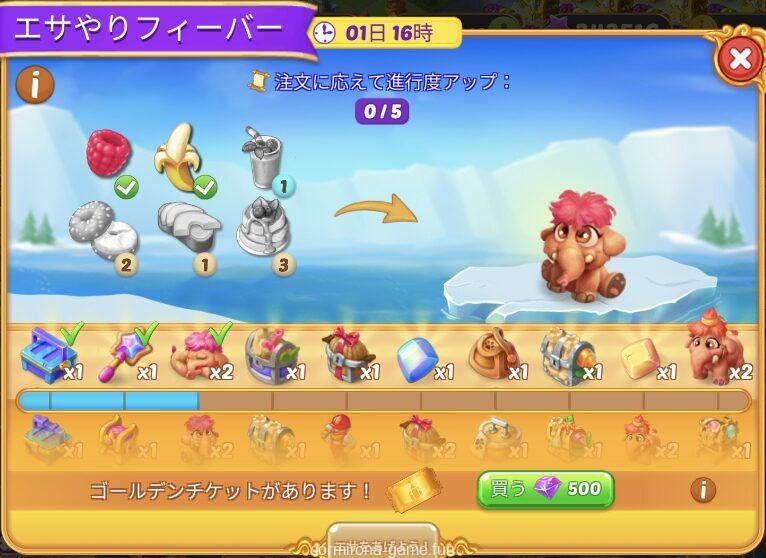Viewport: 766px width, 558px height.
Task: Select the raspberry order item
Action: [108, 155]
